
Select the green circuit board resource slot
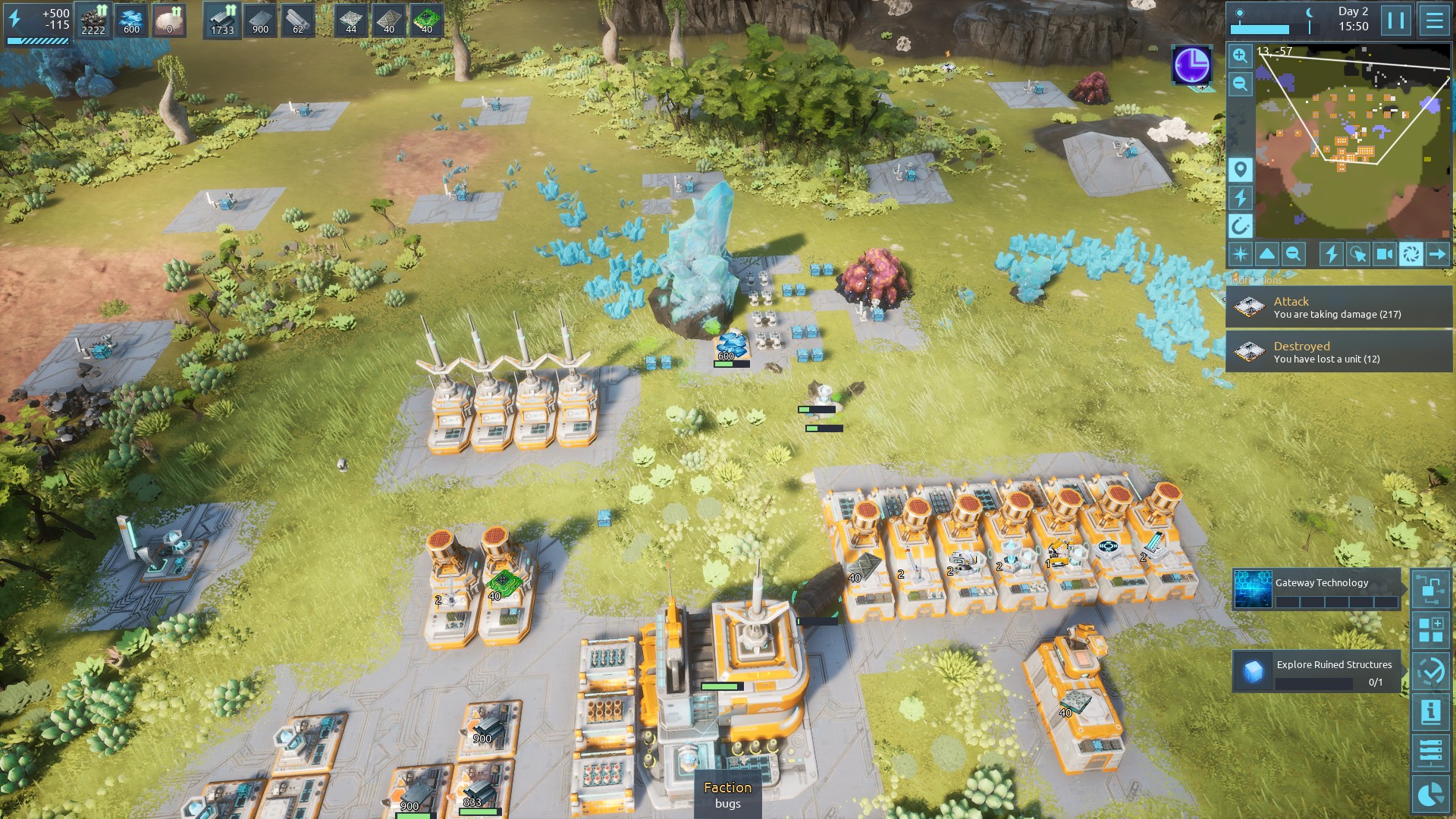(x=427, y=20)
